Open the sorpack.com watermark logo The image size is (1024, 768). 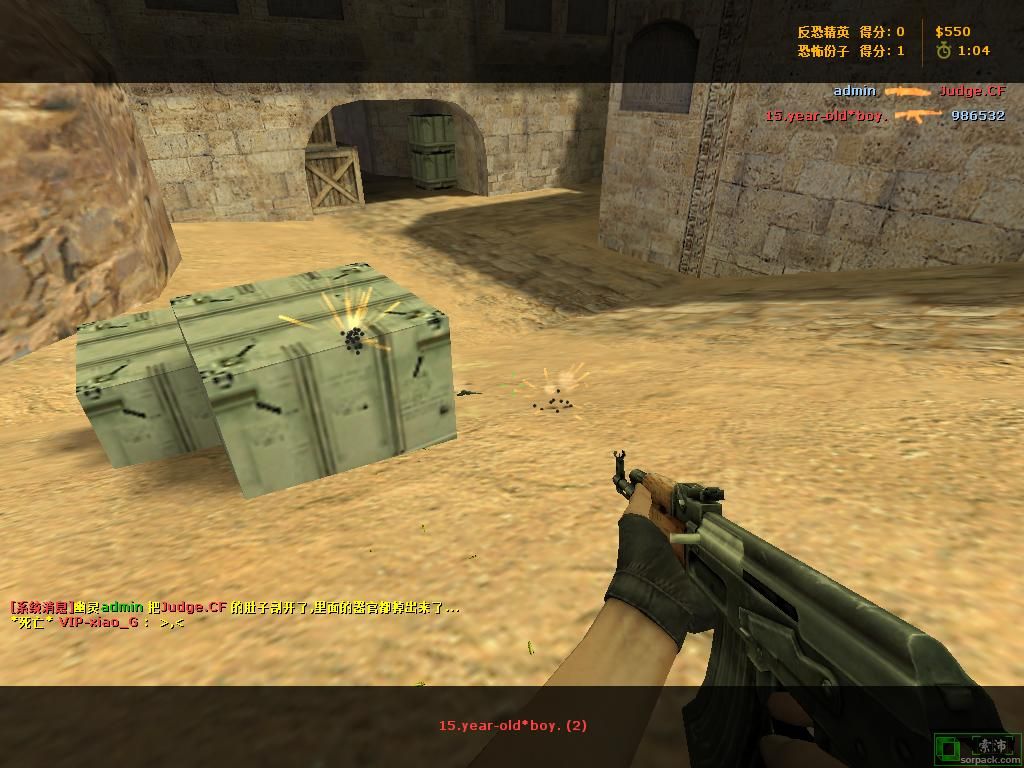[977, 748]
